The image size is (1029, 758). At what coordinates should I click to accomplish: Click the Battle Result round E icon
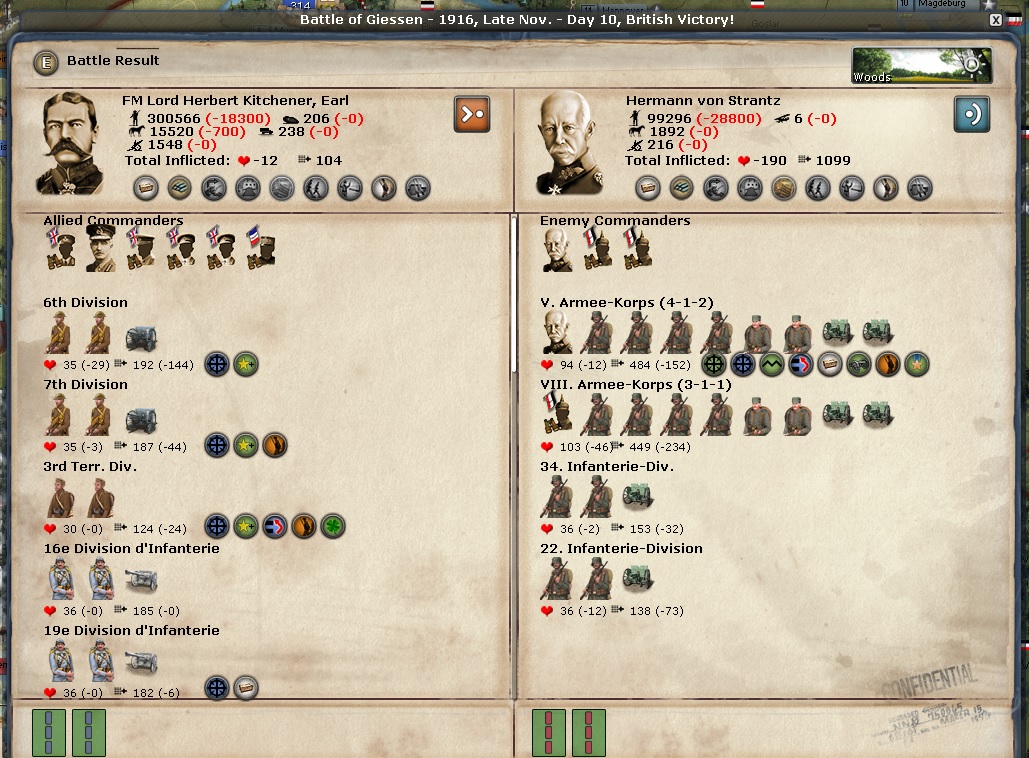click(x=45, y=62)
